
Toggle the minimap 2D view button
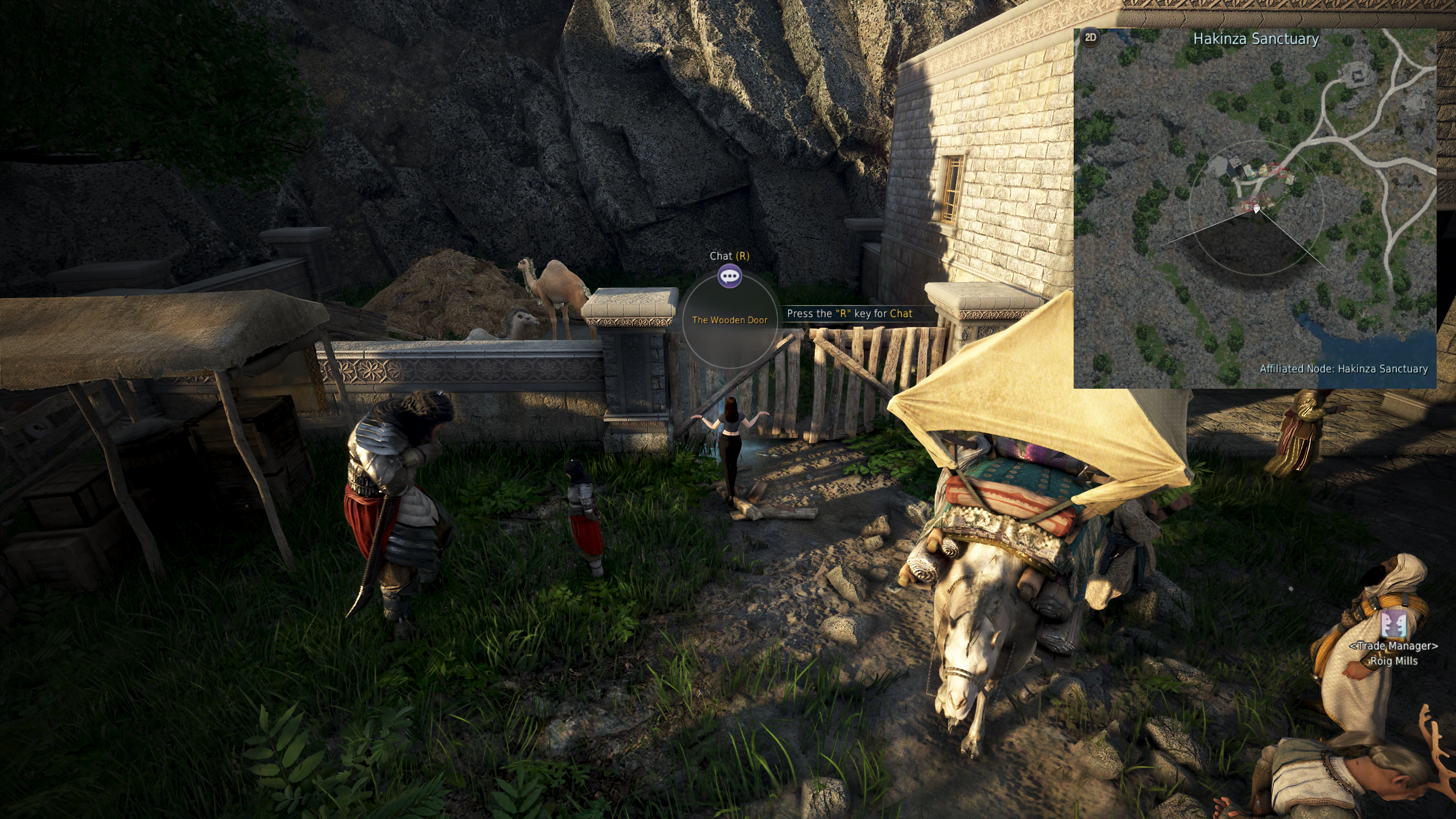[1090, 38]
